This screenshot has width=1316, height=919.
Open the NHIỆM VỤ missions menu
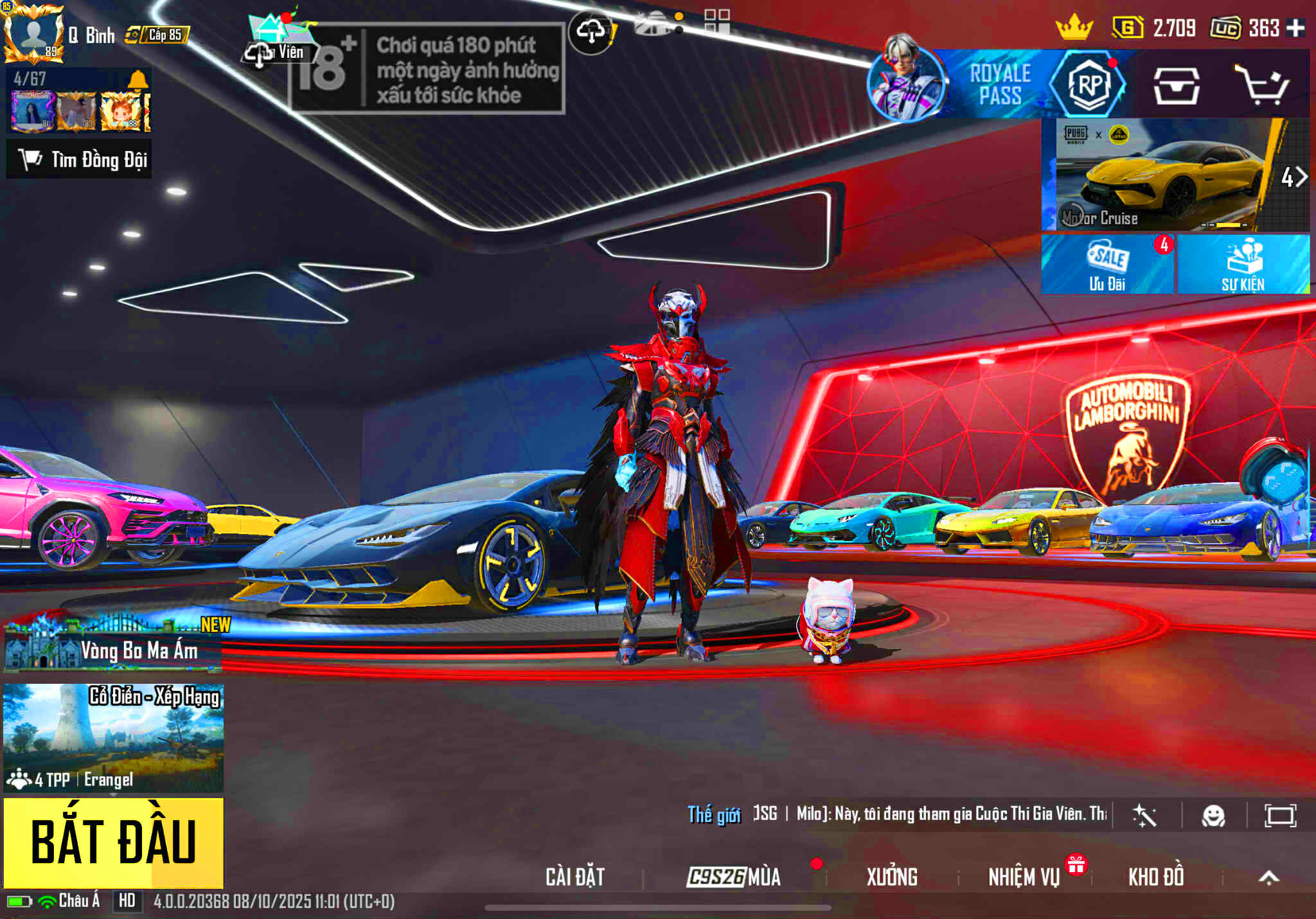1024,877
